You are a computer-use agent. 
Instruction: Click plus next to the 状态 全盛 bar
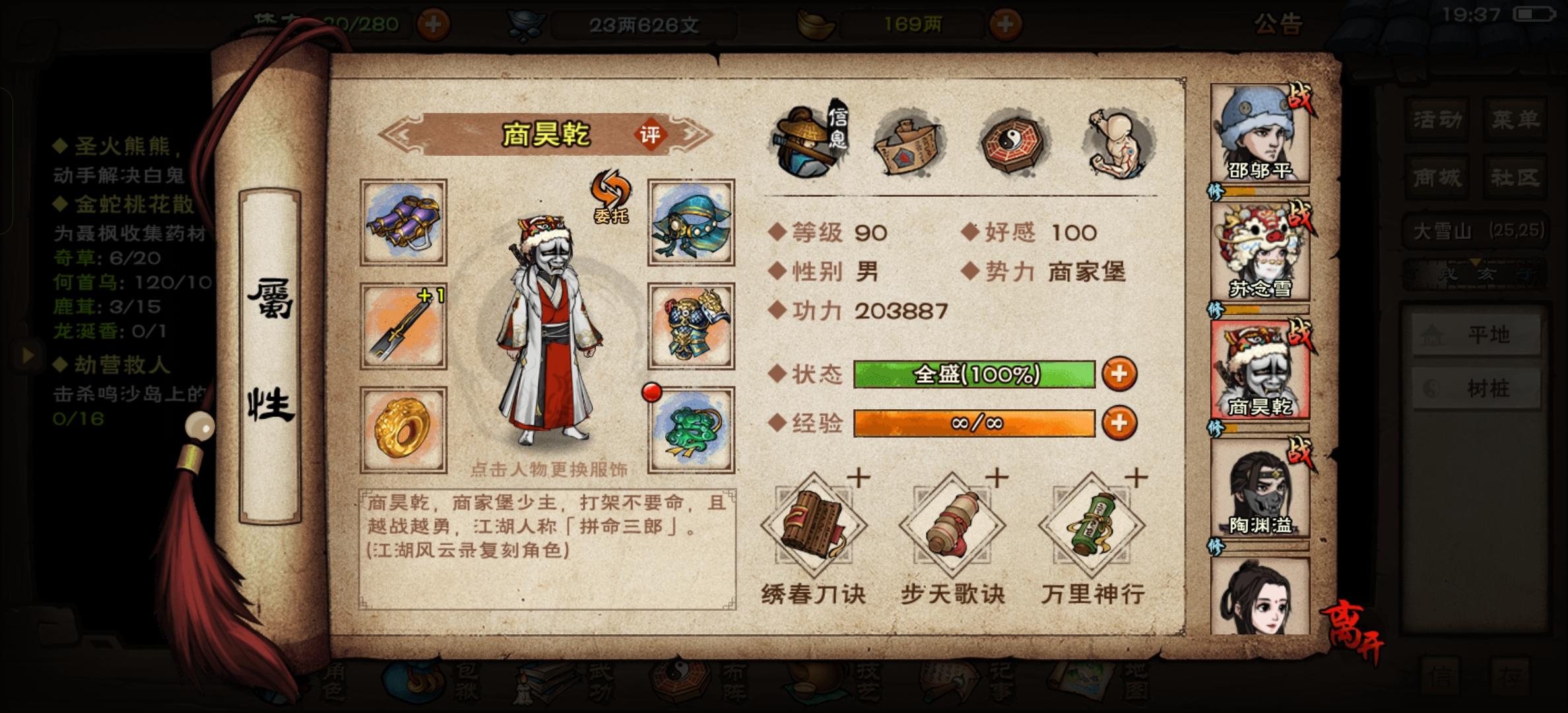coord(1119,374)
